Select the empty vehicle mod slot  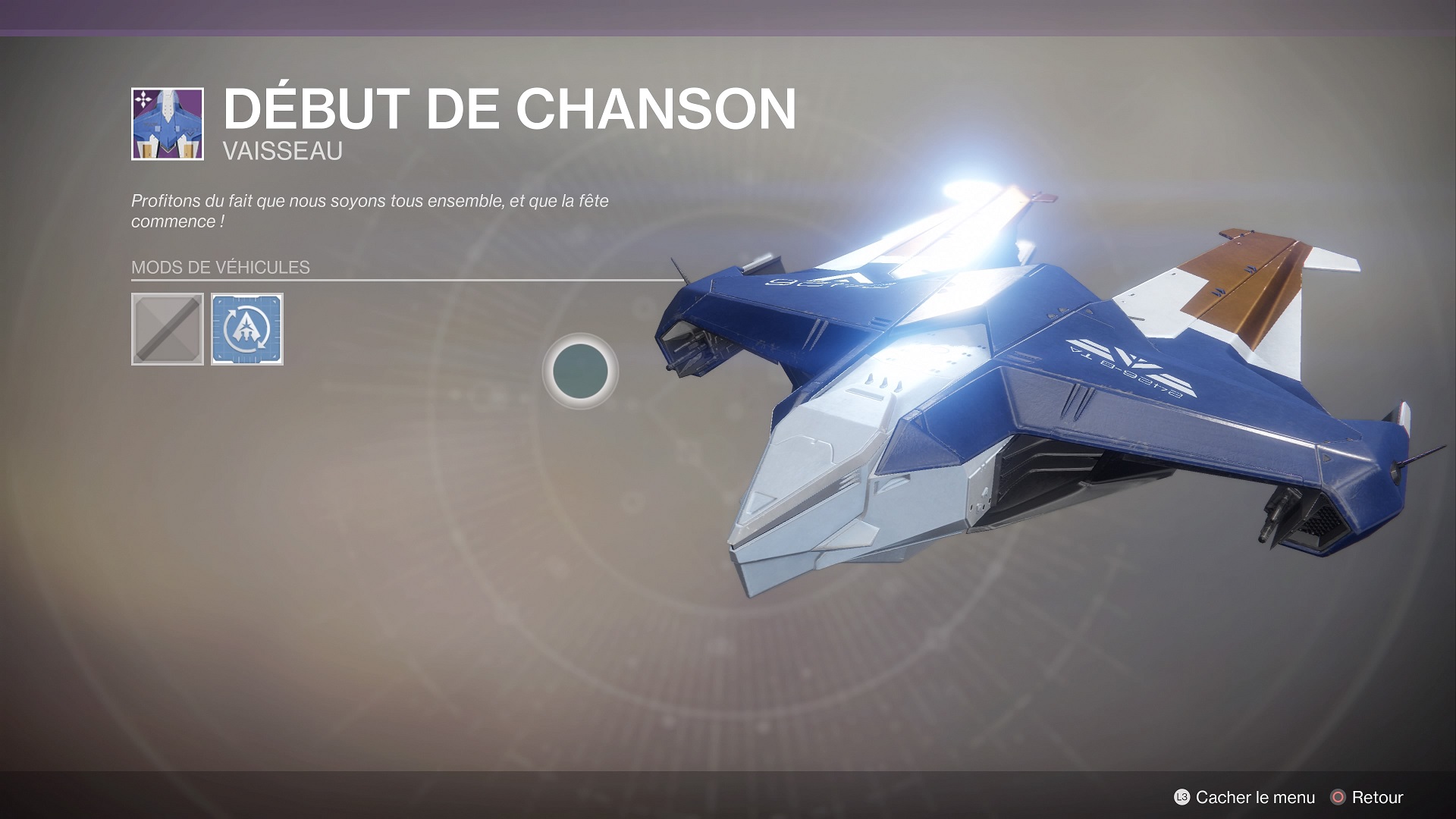[x=168, y=329]
